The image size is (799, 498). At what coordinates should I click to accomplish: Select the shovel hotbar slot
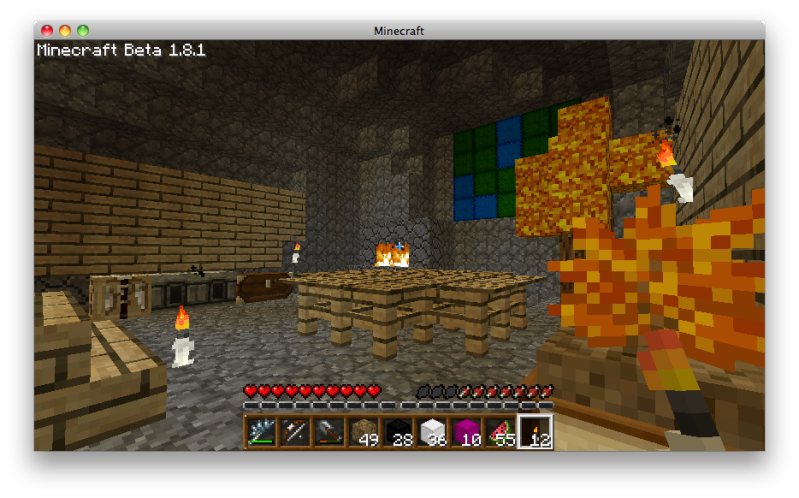click(329, 432)
